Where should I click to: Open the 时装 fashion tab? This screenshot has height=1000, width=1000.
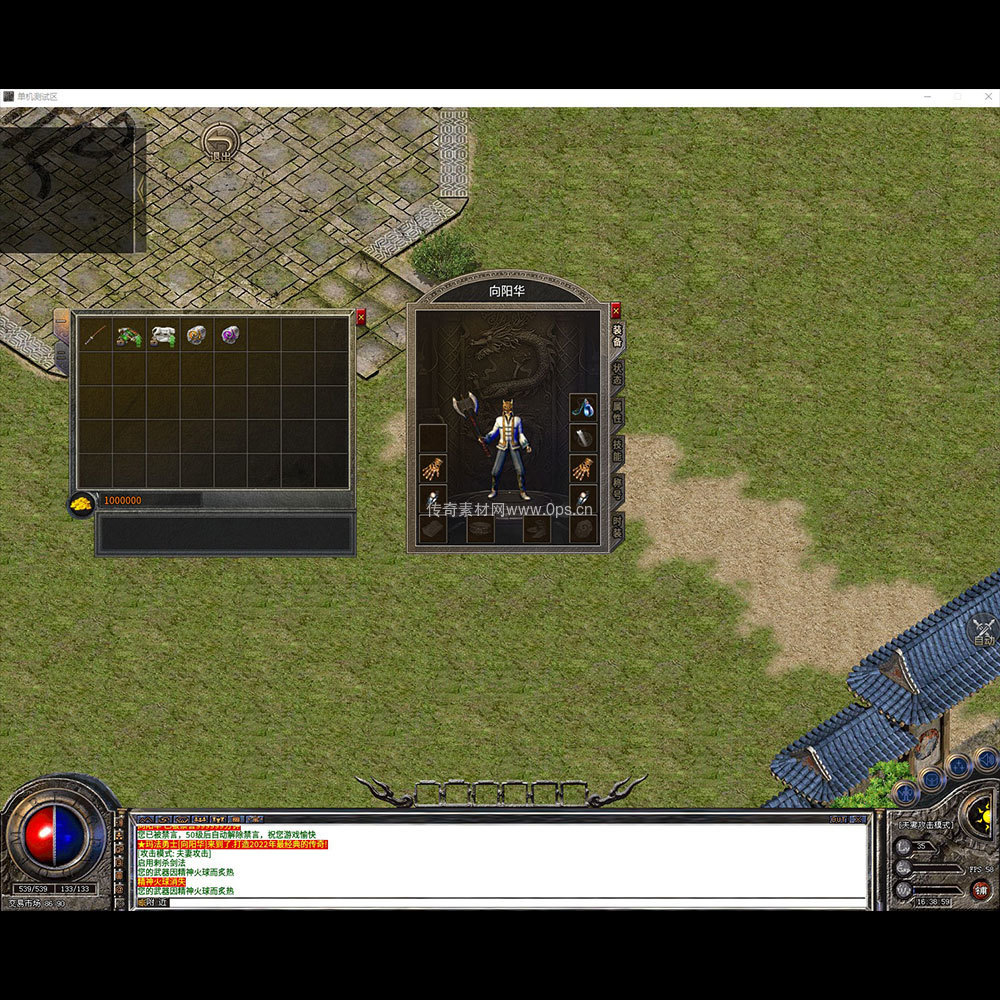click(x=617, y=527)
